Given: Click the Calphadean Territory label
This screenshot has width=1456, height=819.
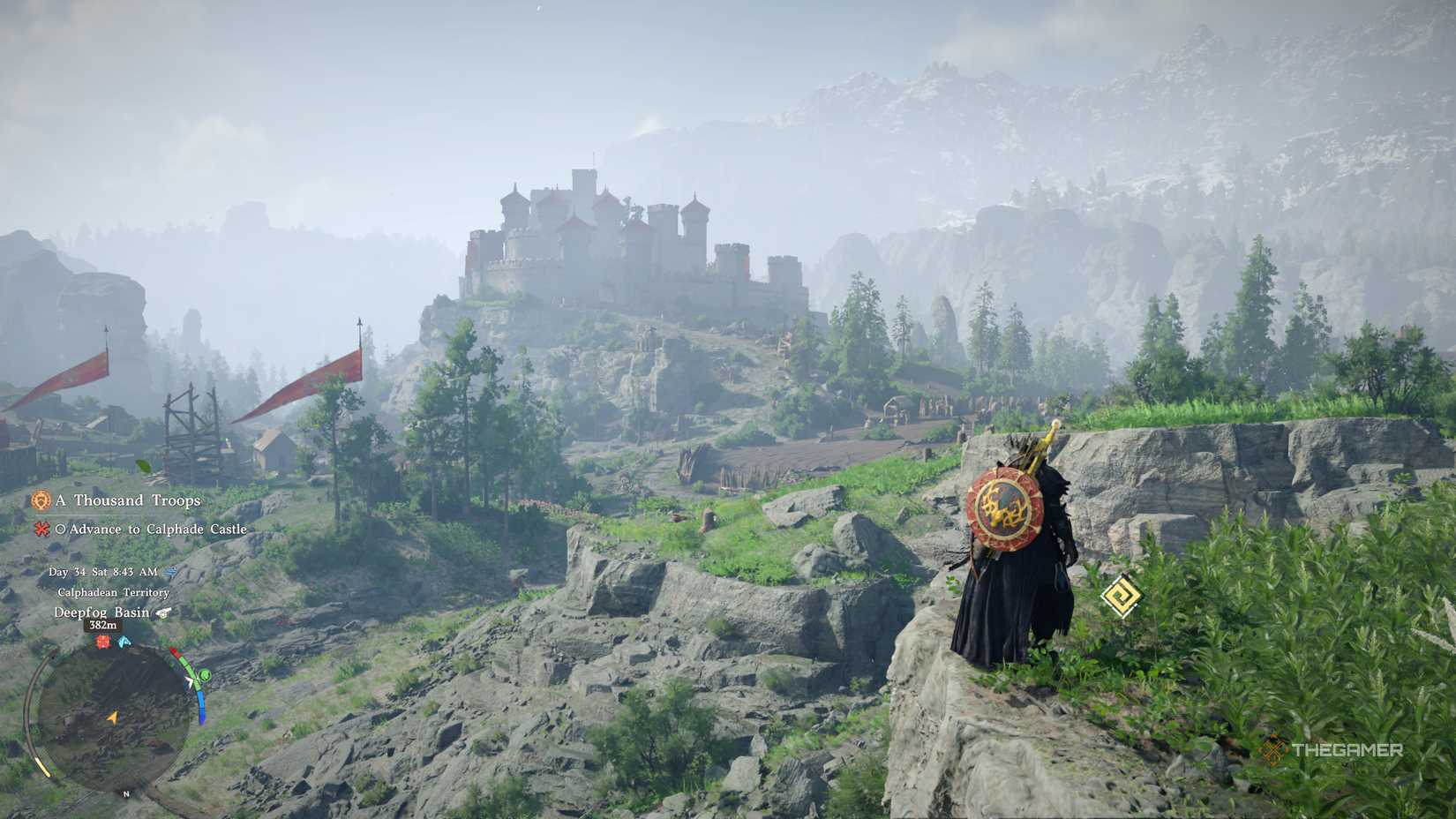Looking at the screenshot, I should pos(112,593).
